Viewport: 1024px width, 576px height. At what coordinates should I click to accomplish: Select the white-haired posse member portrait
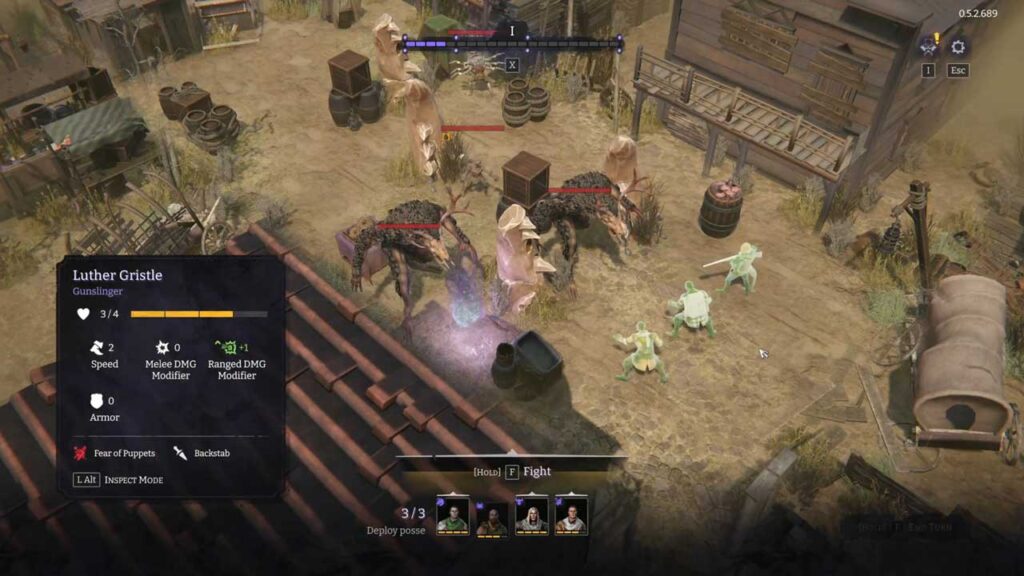coord(531,515)
